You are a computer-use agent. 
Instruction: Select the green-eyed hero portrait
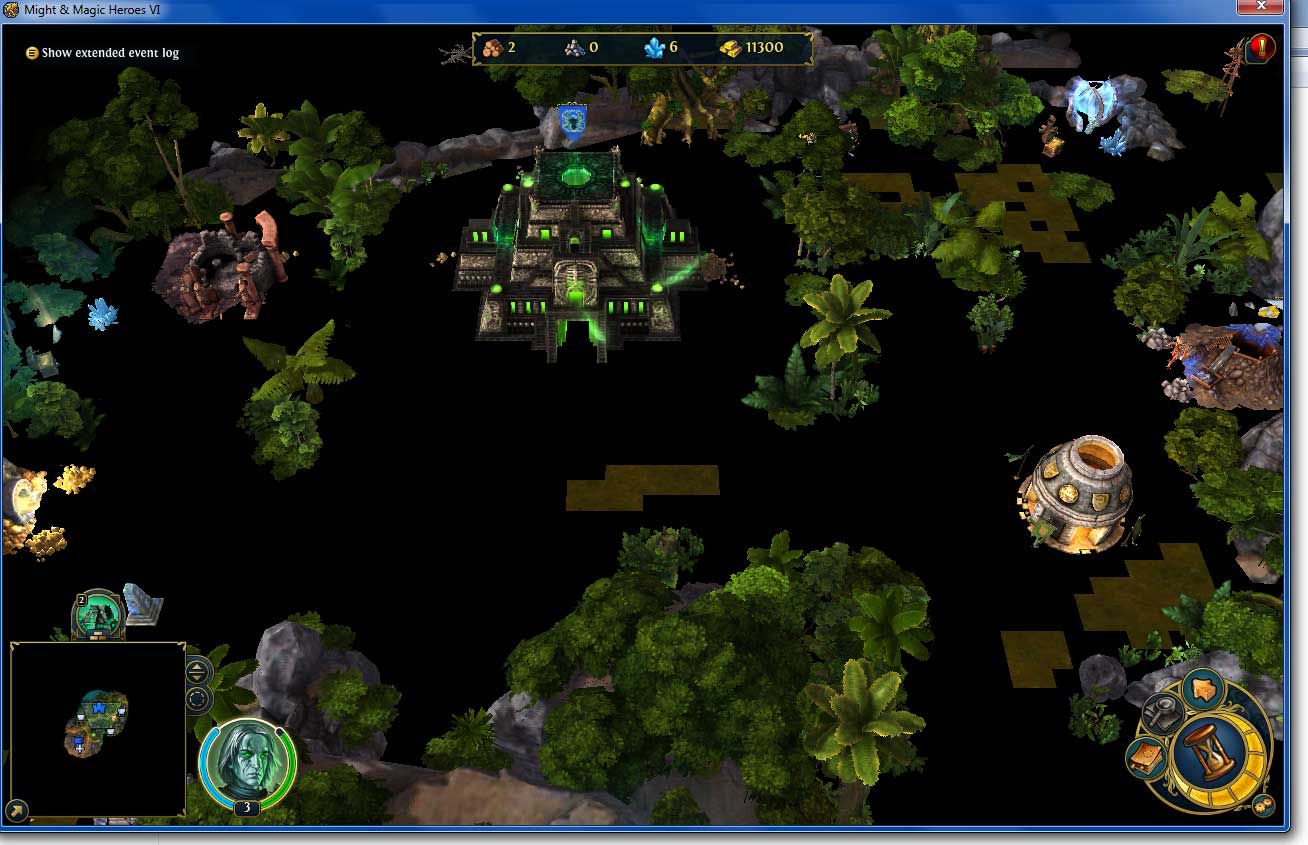pos(247,765)
